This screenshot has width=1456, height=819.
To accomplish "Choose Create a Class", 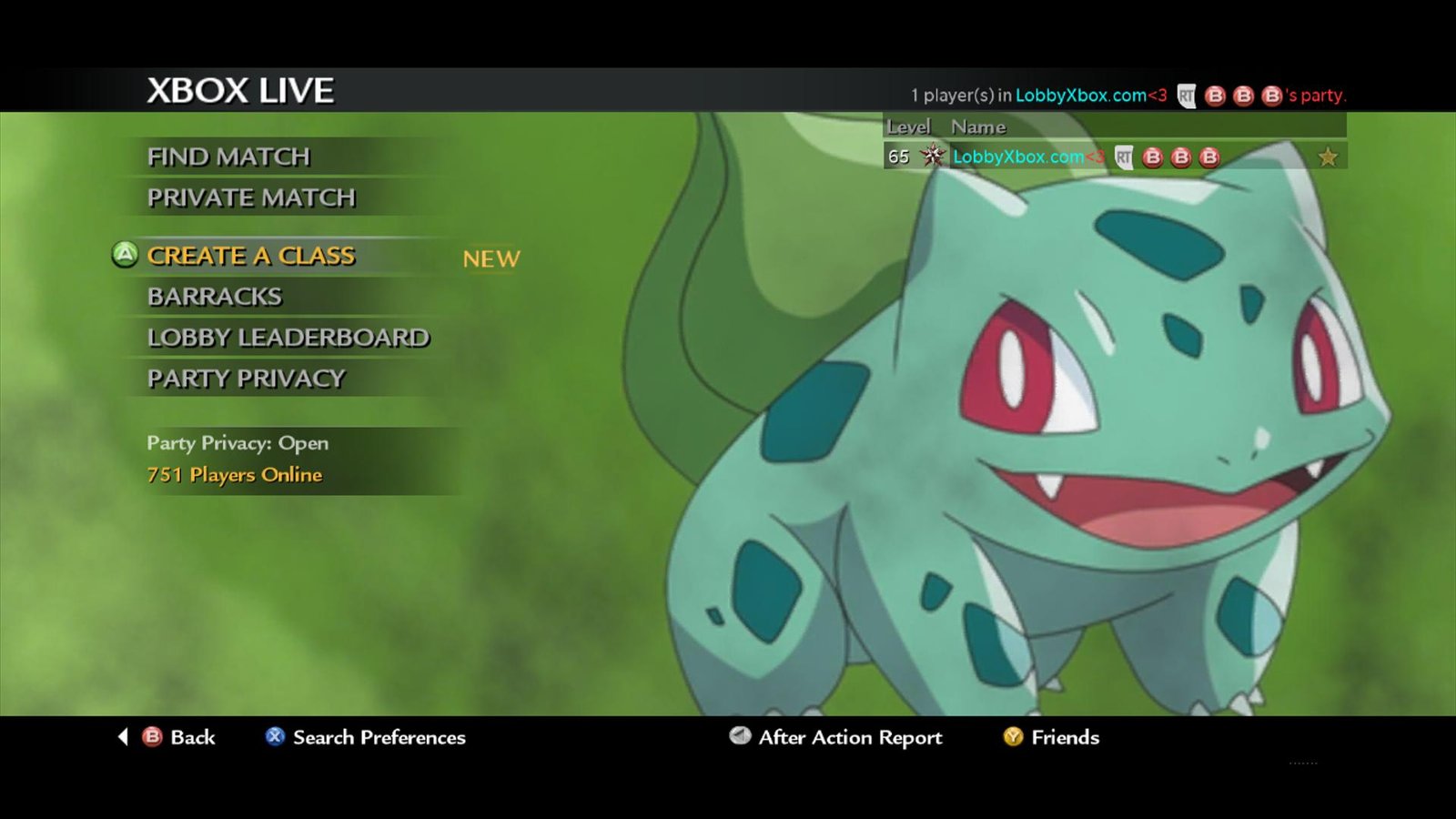I will click(x=251, y=257).
